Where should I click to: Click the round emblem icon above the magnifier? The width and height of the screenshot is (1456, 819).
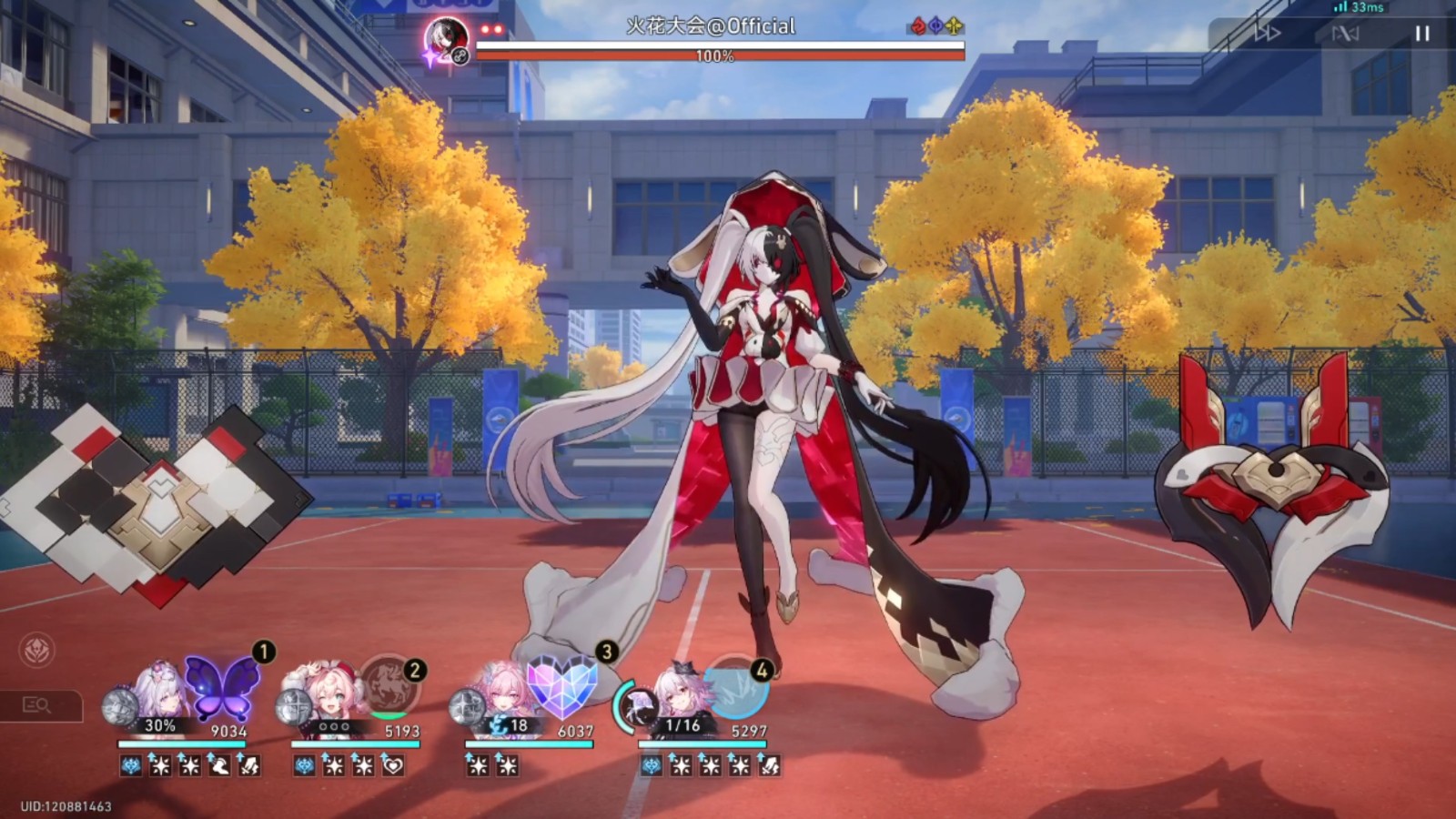point(37,650)
